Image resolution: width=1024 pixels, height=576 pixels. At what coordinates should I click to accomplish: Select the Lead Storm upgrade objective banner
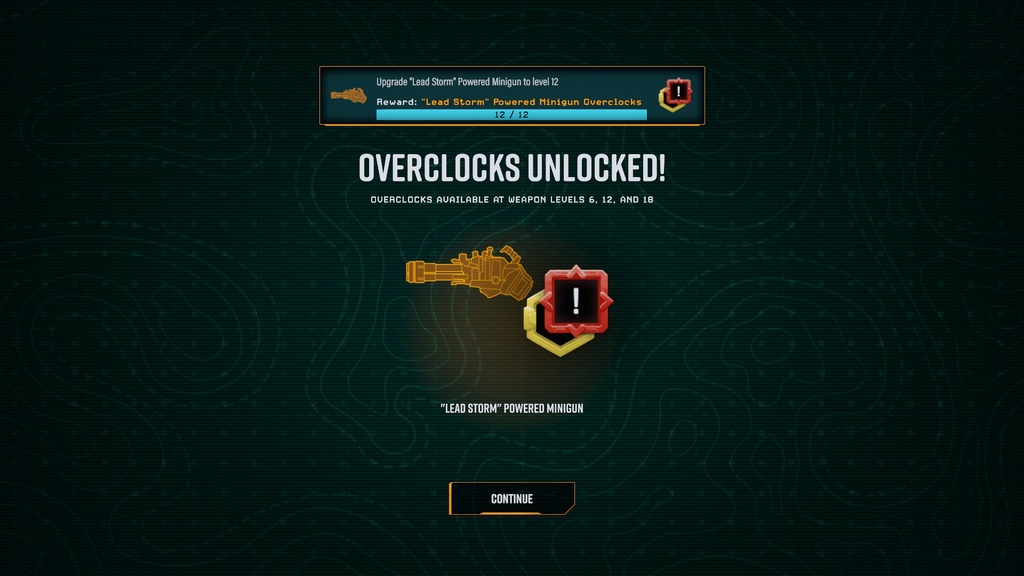coord(511,96)
